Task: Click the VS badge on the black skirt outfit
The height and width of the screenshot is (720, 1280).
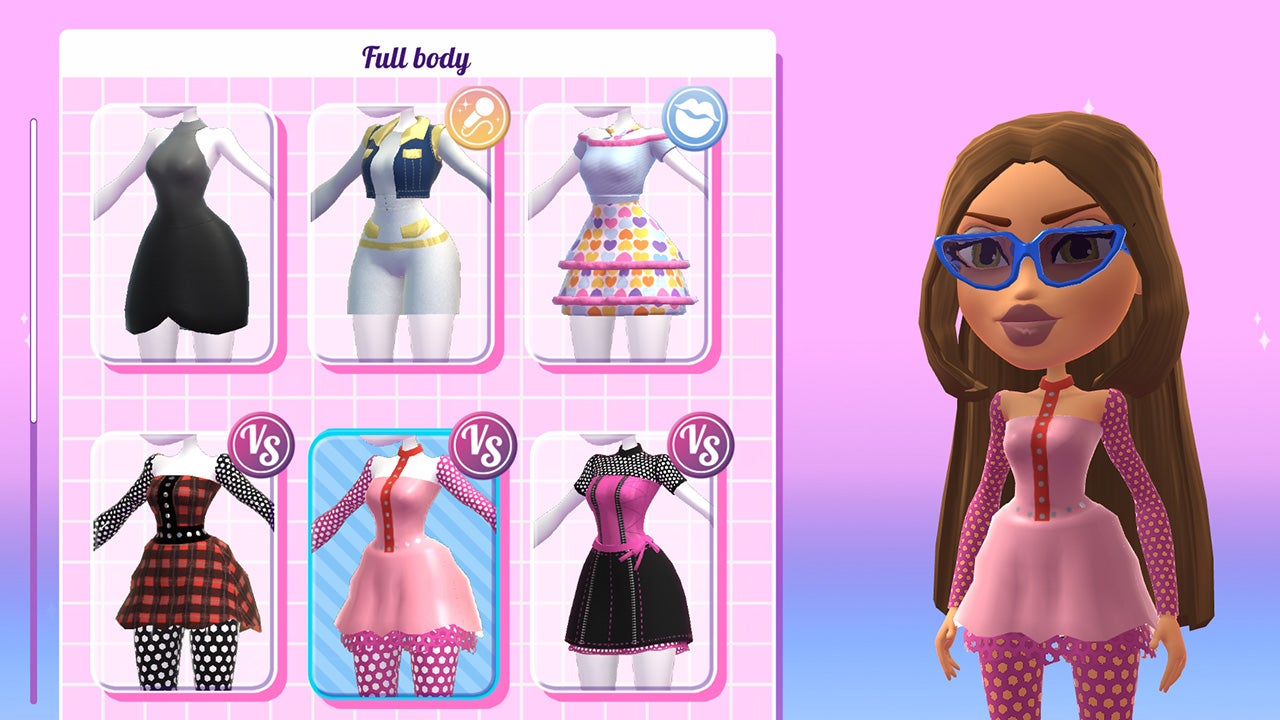Action: tap(699, 440)
